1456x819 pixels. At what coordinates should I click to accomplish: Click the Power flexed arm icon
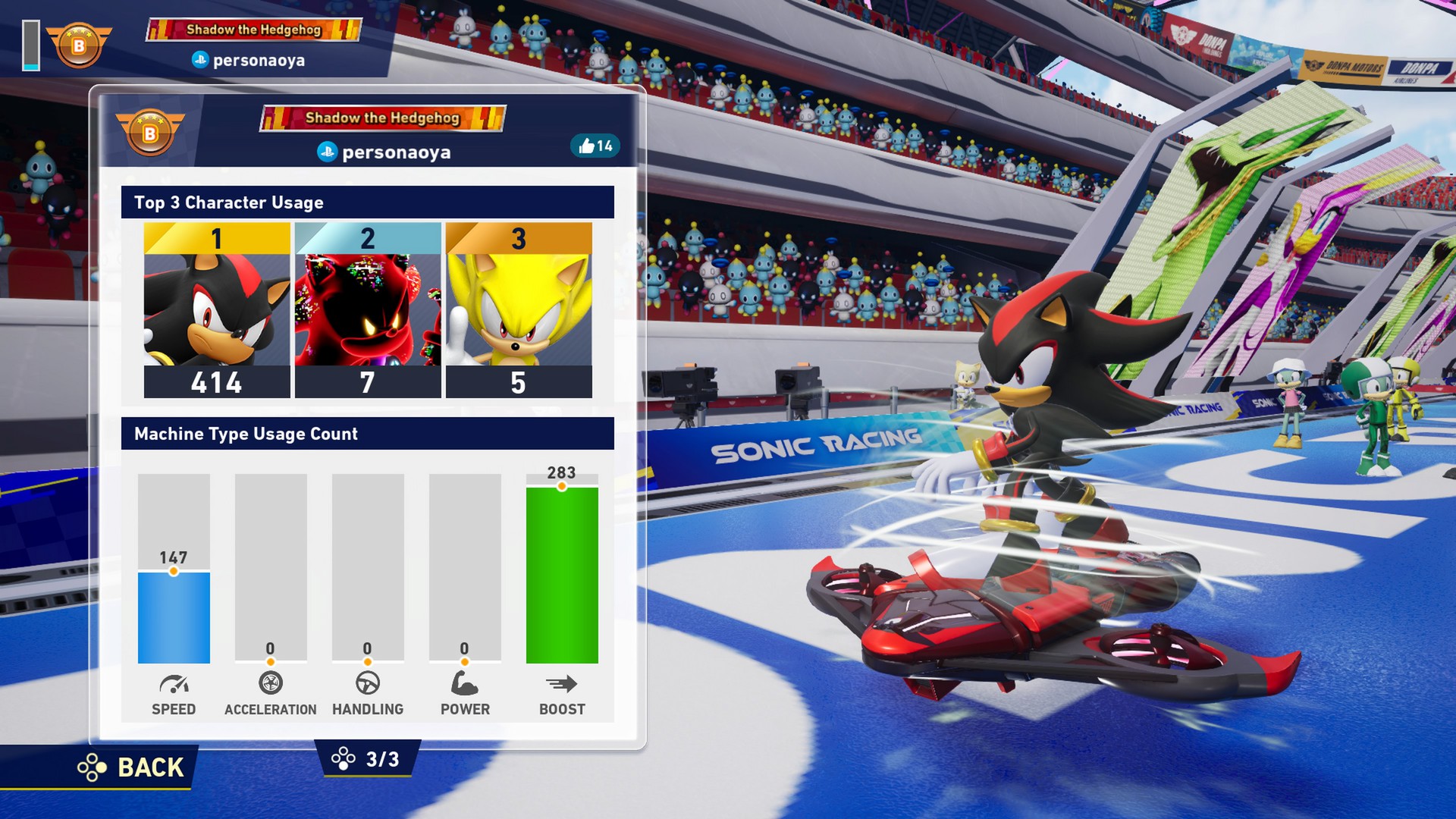click(465, 683)
